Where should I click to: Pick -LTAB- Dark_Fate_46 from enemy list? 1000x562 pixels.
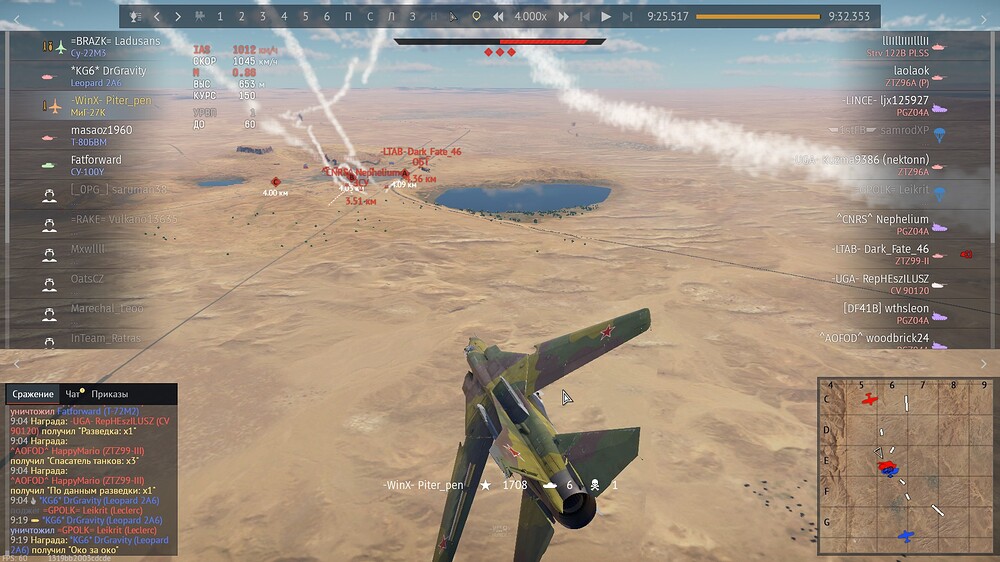point(880,249)
